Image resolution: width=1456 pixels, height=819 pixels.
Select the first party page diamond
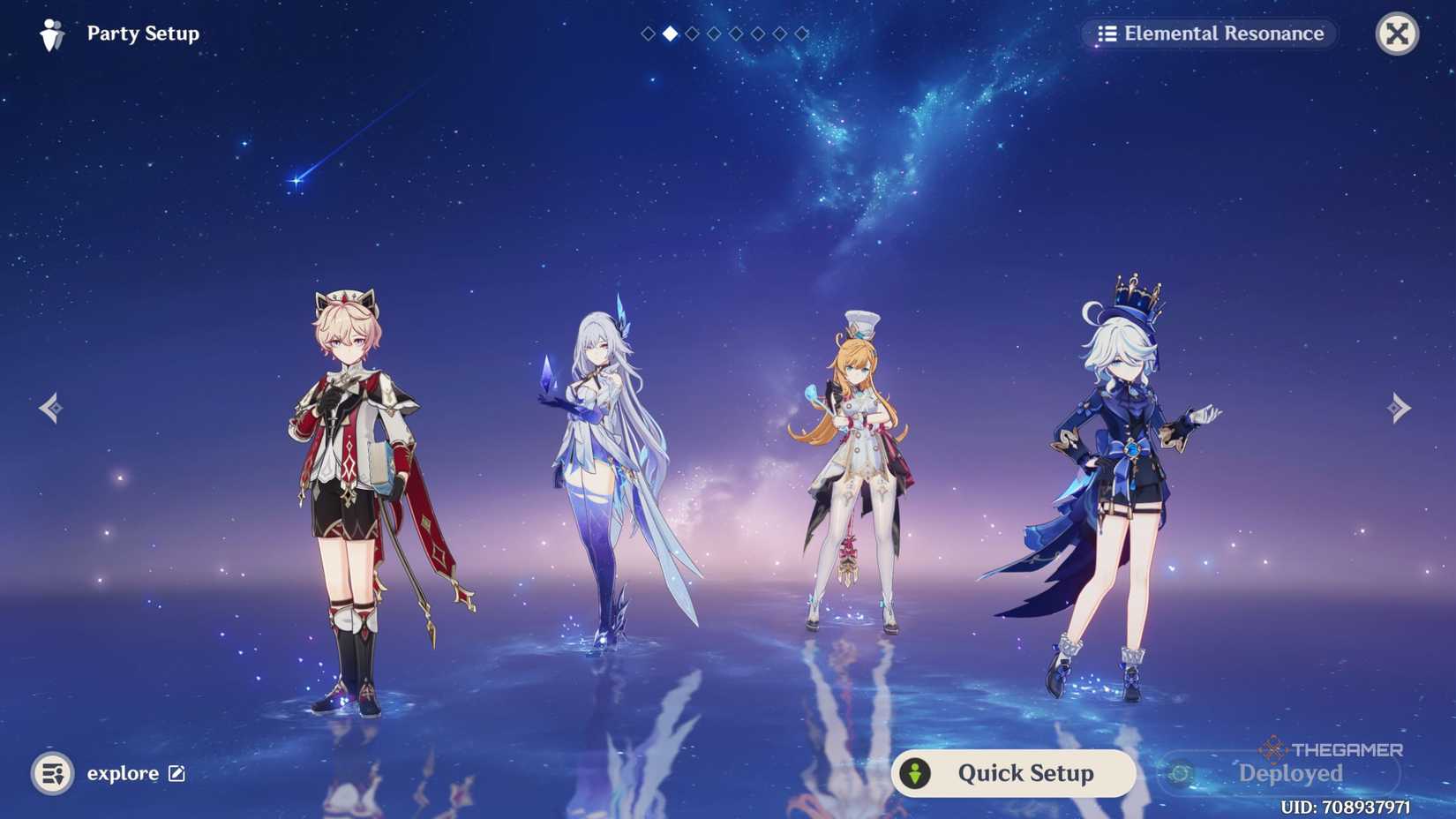point(648,34)
